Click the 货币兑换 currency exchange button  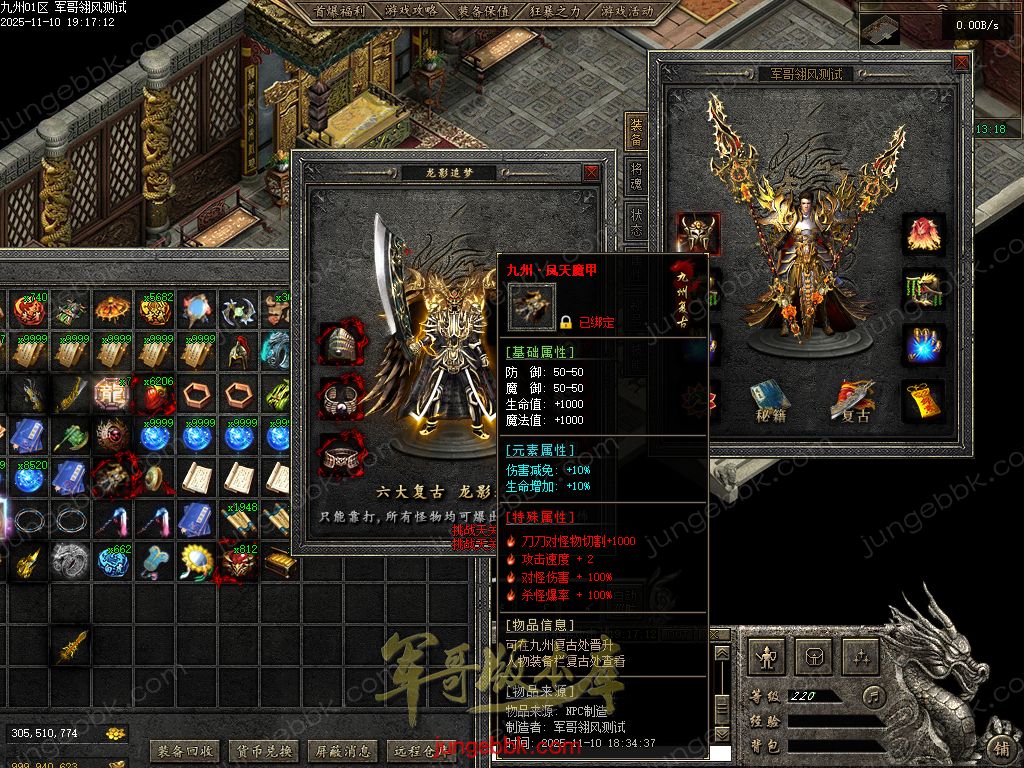pos(263,750)
